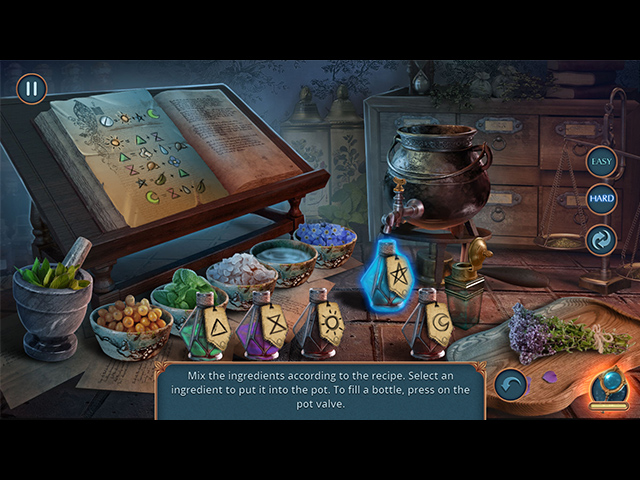Pick the bottle with the crescent moon tag
The width and height of the screenshot is (640, 480).
432,324
